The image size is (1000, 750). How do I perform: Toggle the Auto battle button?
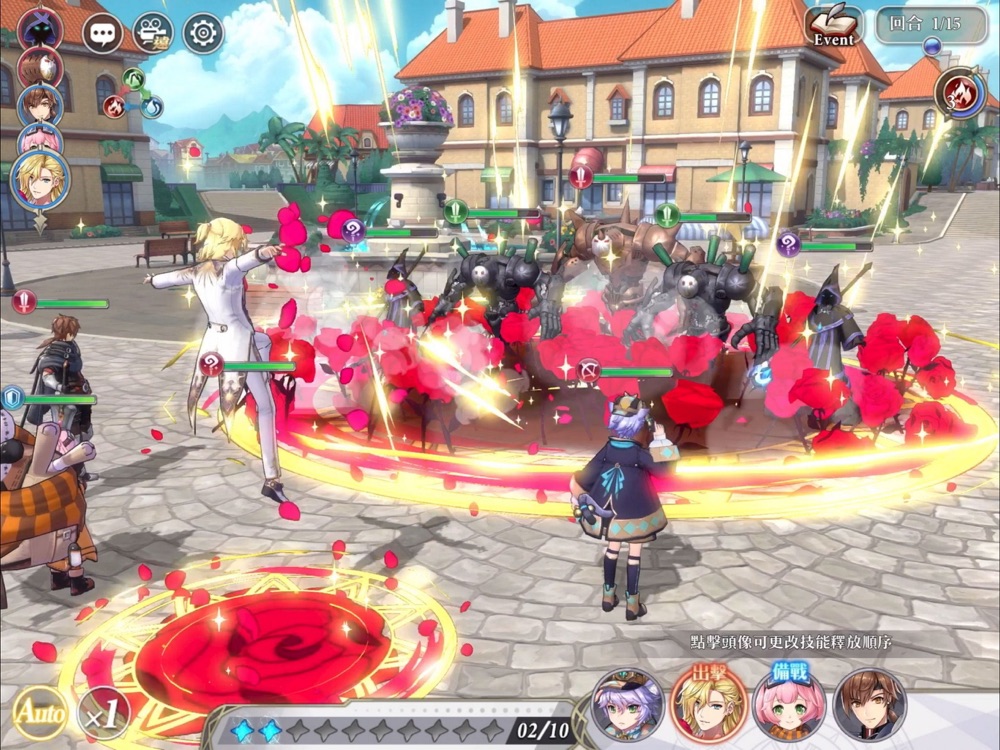click(40, 713)
